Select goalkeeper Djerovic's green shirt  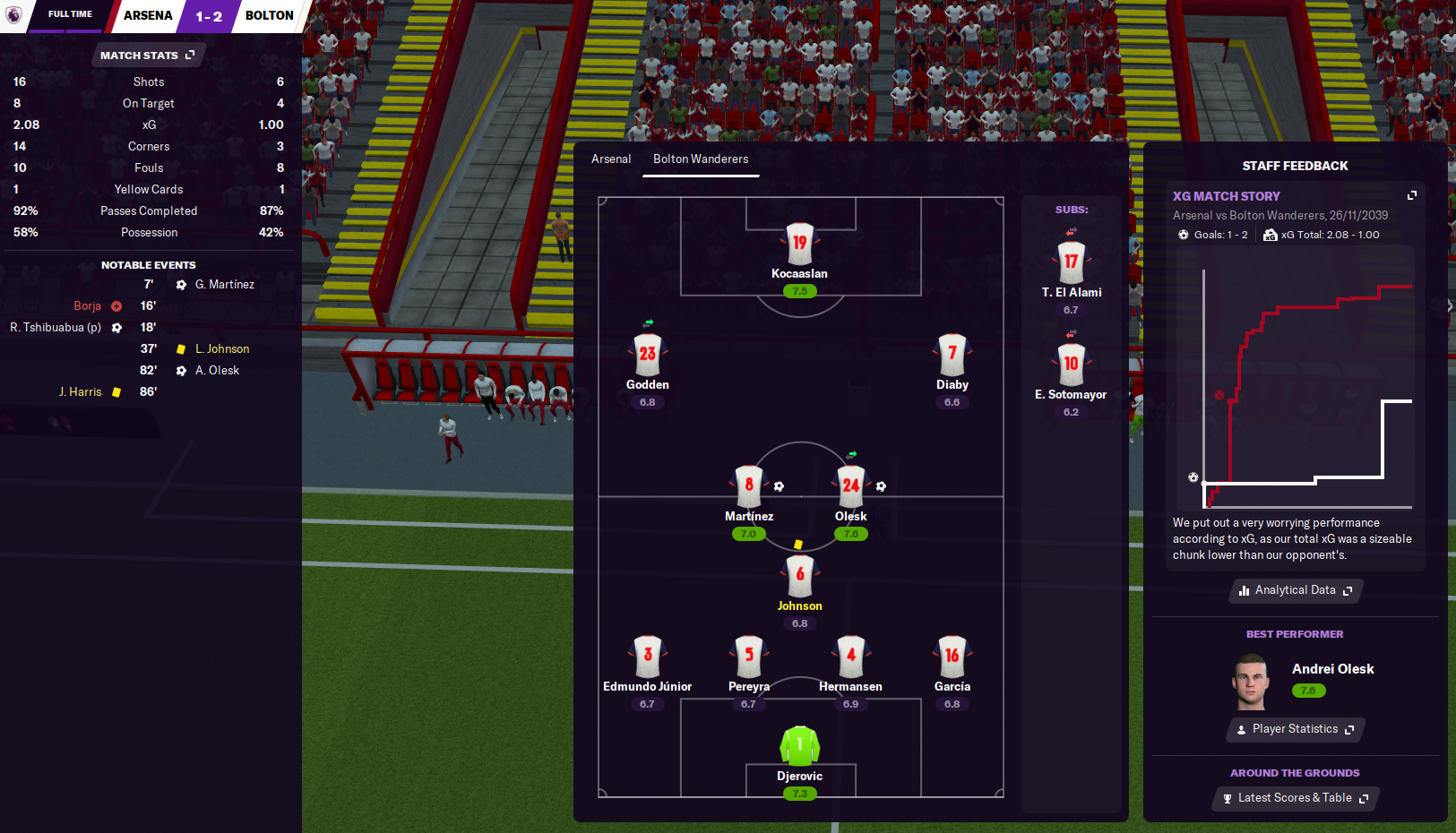pos(799,746)
